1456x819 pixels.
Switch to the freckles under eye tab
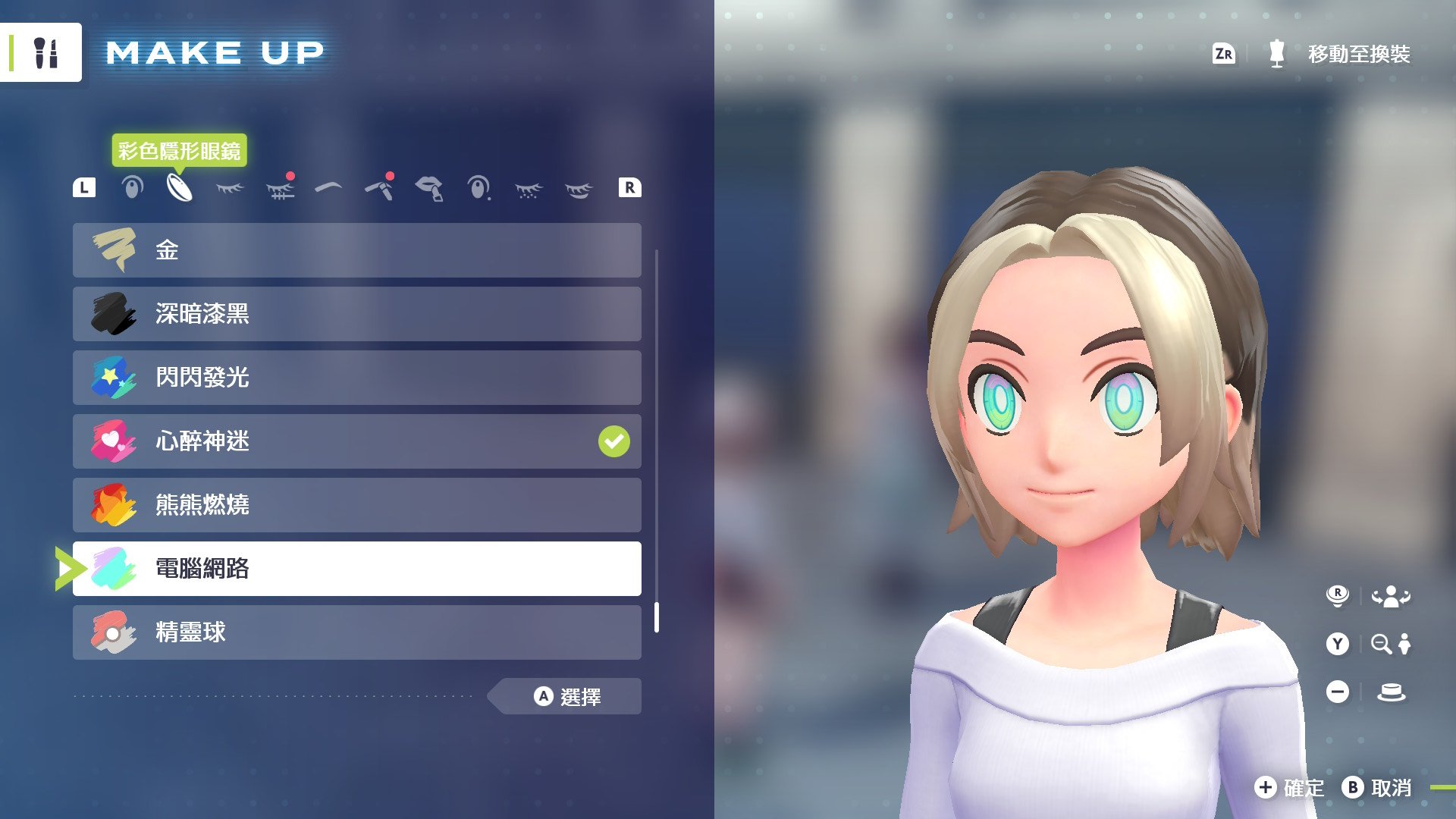tap(529, 189)
